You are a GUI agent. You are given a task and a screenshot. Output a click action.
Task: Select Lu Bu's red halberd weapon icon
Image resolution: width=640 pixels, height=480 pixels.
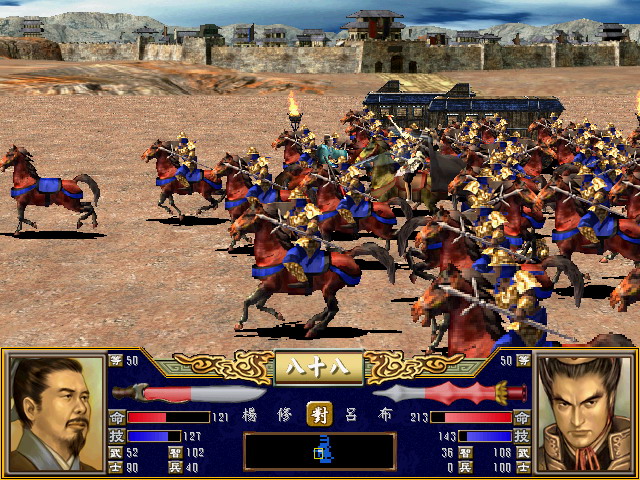click(x=450, y=393)
